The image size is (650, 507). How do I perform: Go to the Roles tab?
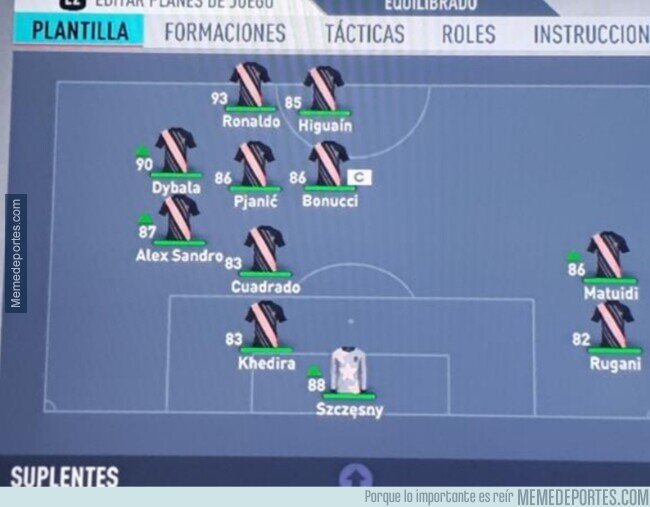[468, 33]
